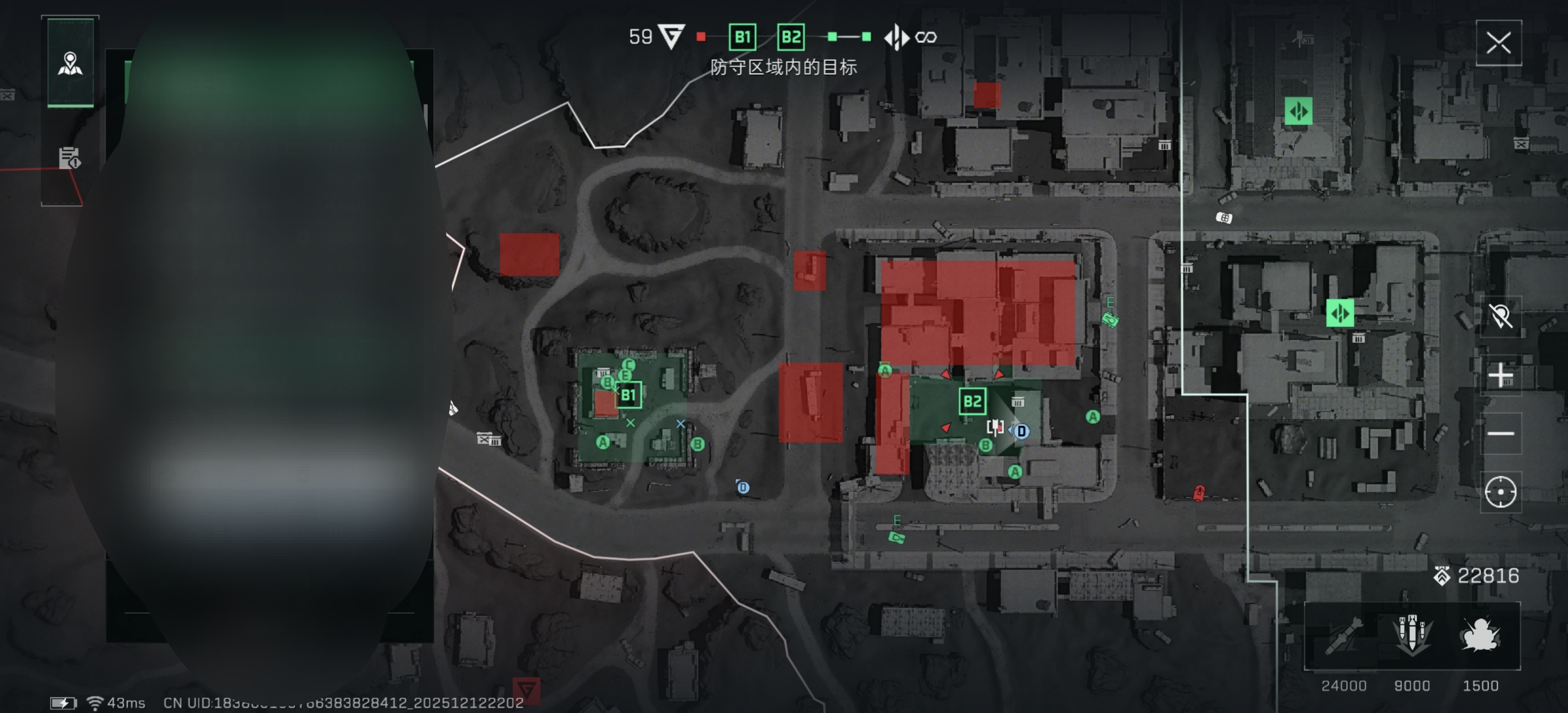Click the B1 indicator in the top objective bar

click(742, 37)
